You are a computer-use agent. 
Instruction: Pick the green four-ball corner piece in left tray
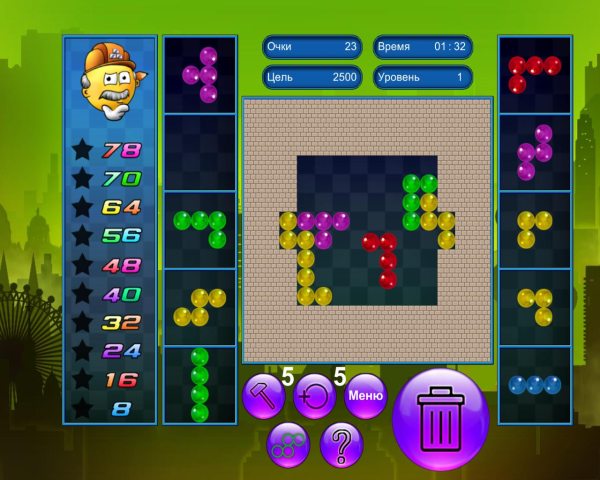click(201, 227)
